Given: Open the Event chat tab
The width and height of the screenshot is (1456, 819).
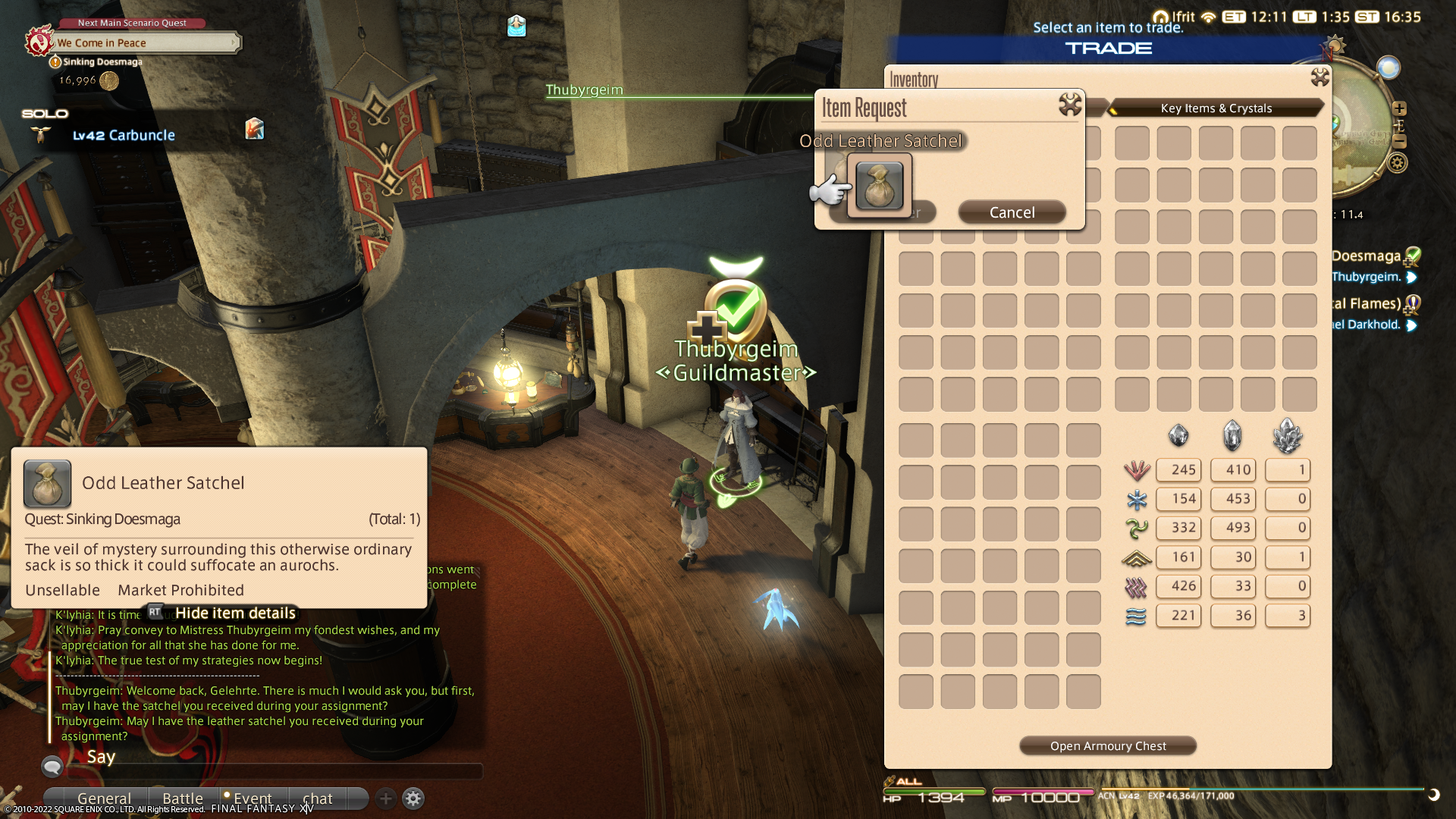Looking at the screenshot, I should click(252, 798).
